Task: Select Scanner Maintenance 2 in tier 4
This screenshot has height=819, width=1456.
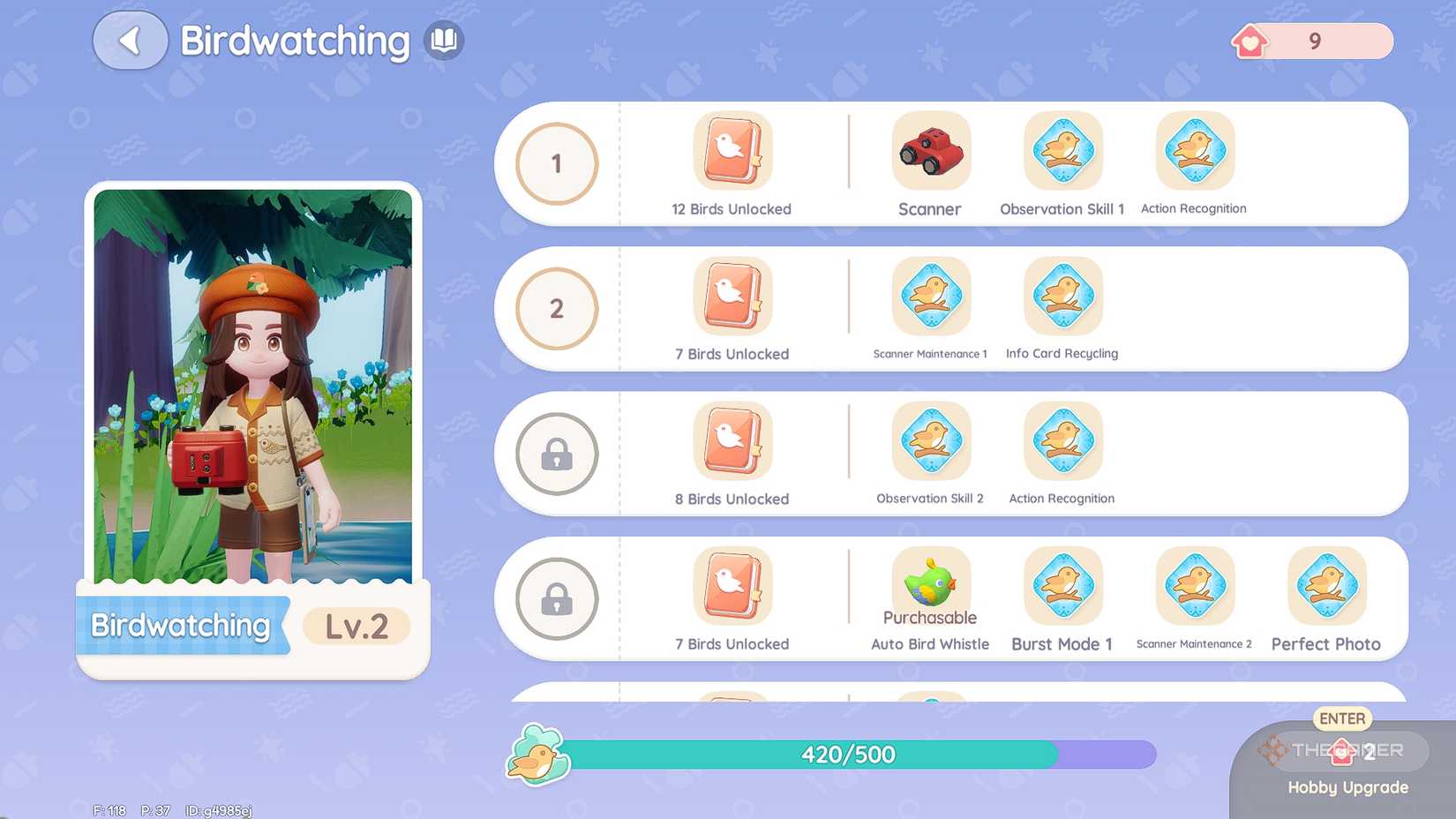Action: [1195, 586]
